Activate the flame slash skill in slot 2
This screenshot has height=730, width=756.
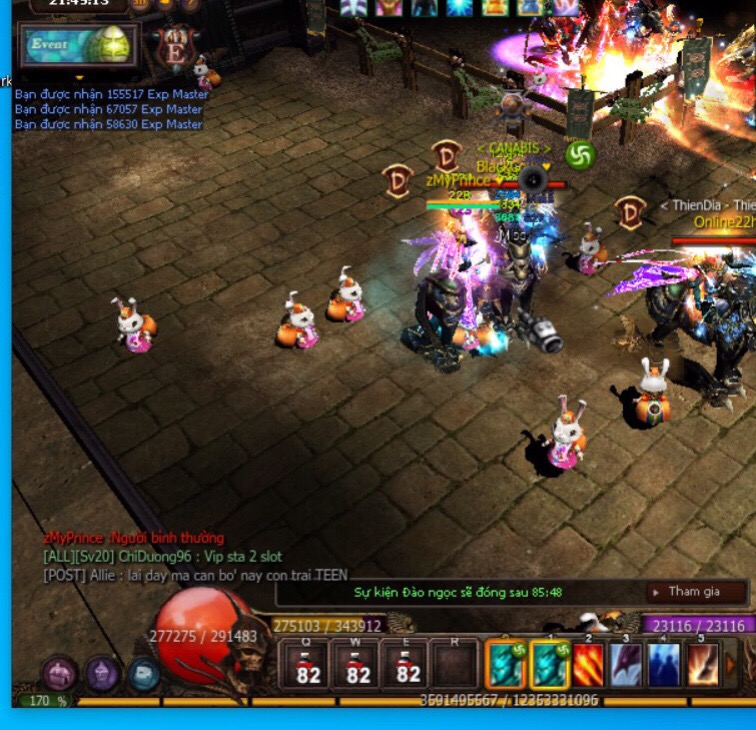click(x=588, y=665)
